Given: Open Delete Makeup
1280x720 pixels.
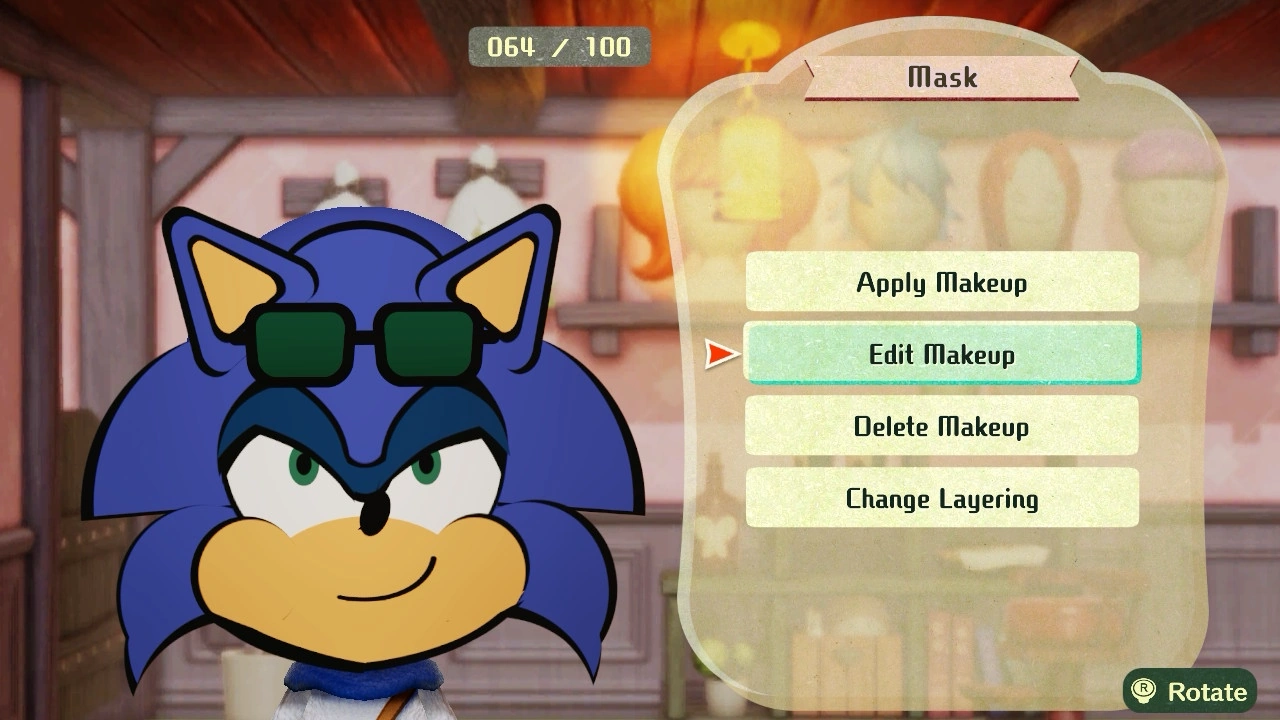Looking at the screenshot, I should pos(941,426).
